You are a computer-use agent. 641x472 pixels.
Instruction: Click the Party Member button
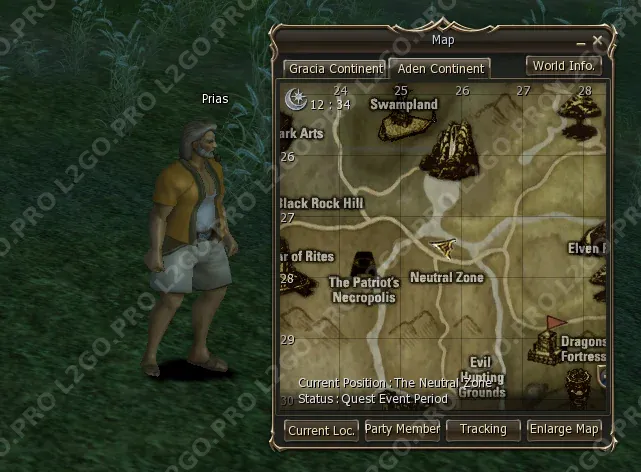coord(402,429)
